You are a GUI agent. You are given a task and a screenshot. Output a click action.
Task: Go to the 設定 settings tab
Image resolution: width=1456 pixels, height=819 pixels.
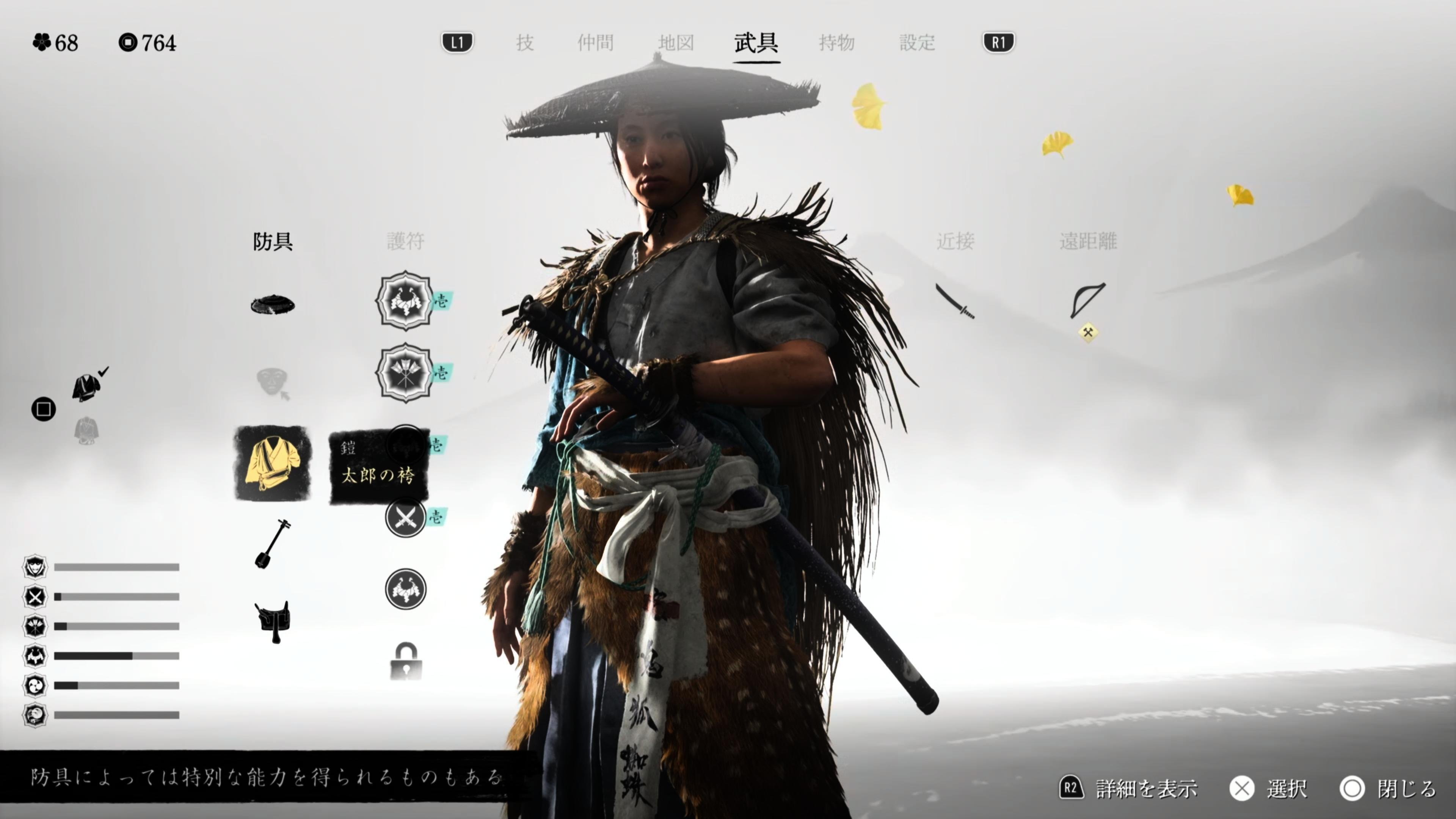point(917,42)
